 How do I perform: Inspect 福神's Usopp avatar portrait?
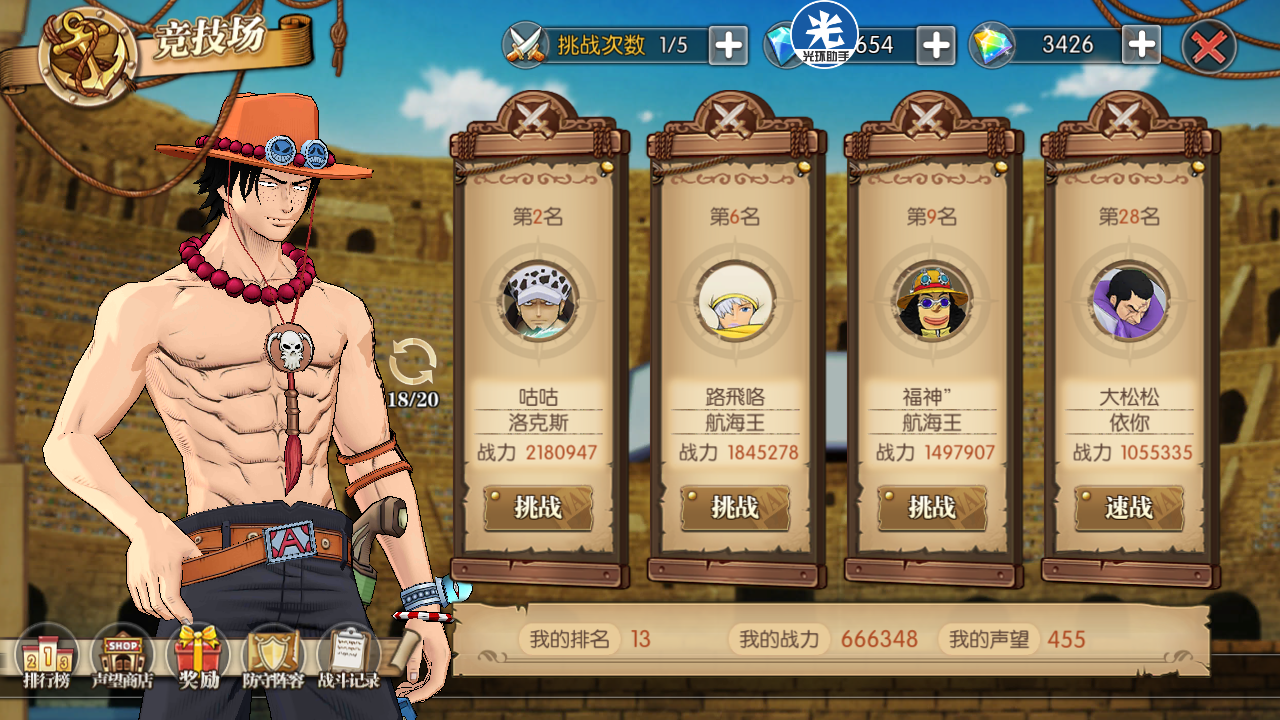point(932,301)
